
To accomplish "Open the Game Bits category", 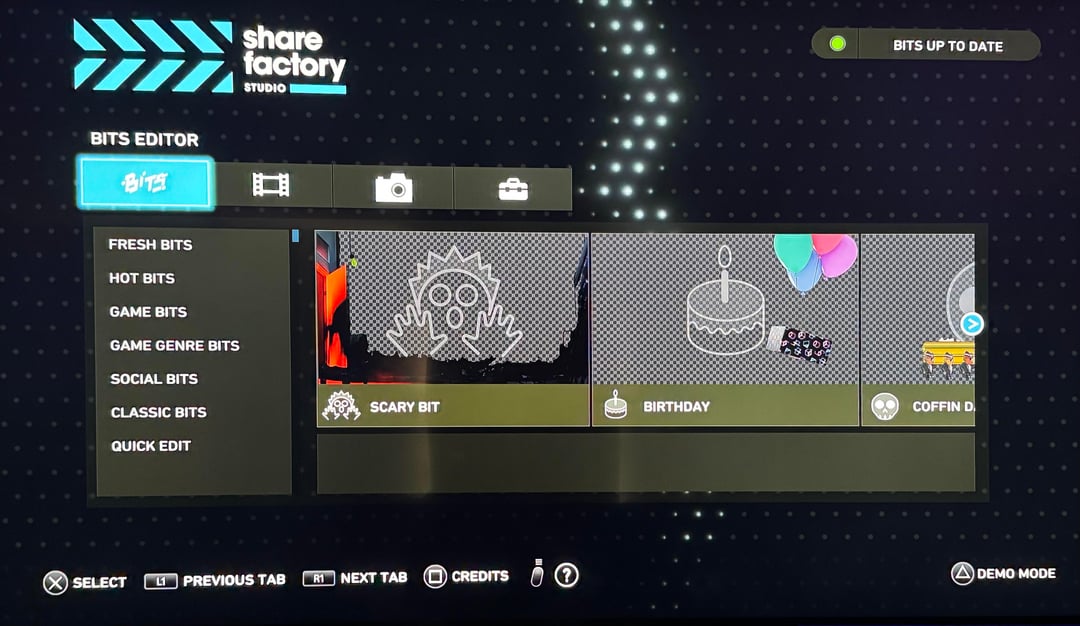I will pos(148,312).
